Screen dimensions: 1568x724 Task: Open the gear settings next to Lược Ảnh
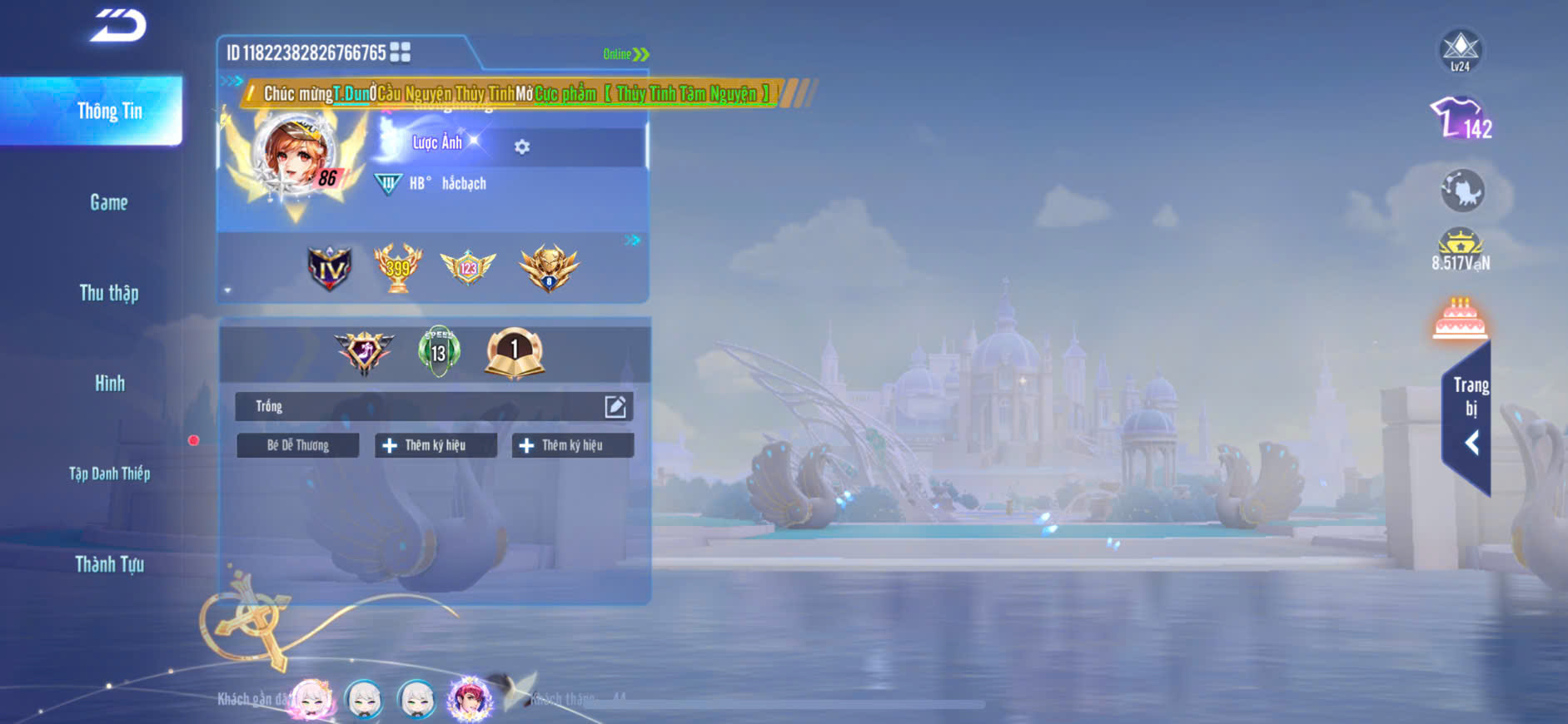tap(522, 147)
